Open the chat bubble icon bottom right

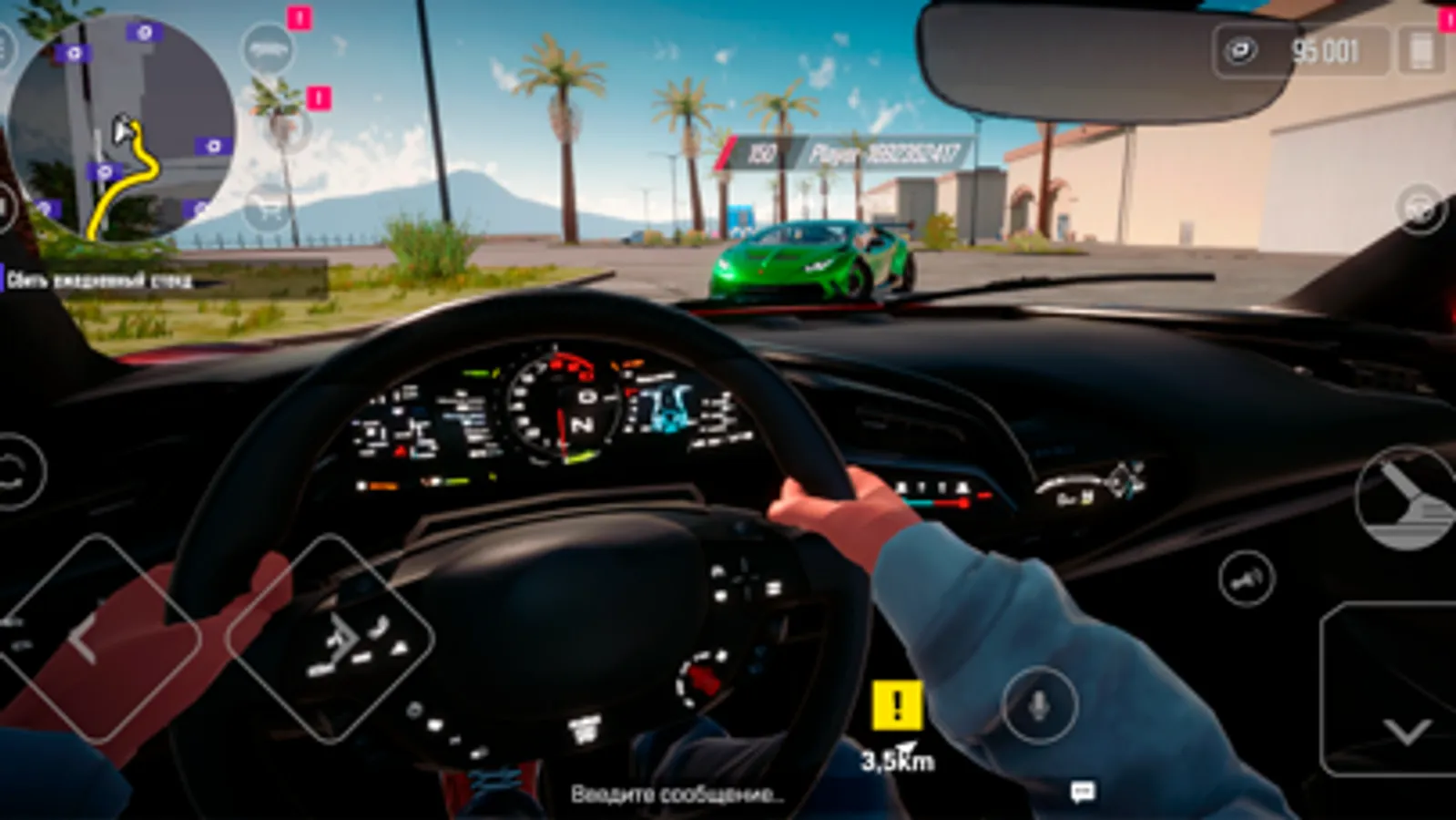(1082, 790)
